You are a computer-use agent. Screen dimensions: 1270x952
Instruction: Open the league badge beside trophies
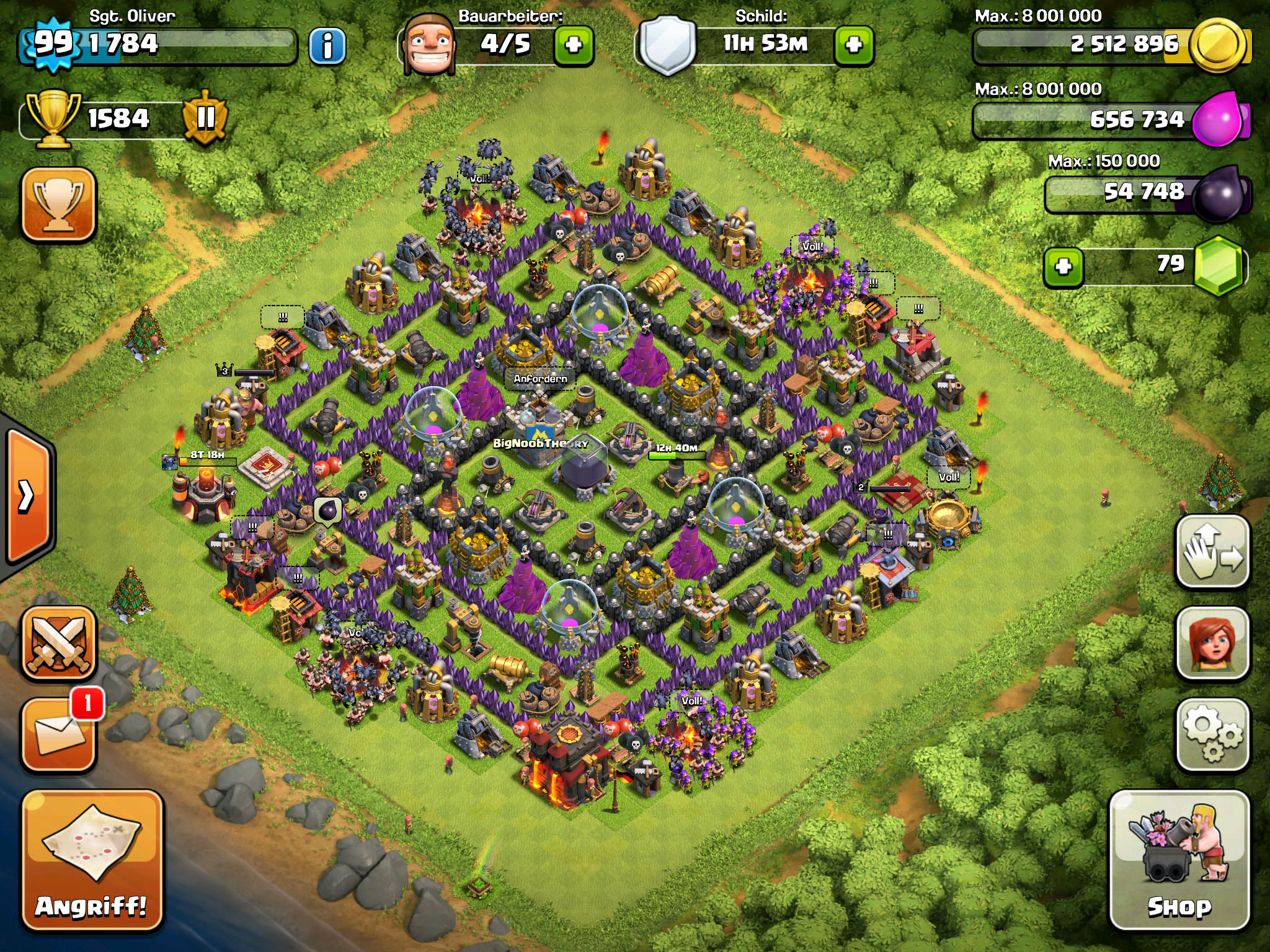click(205, 117)
